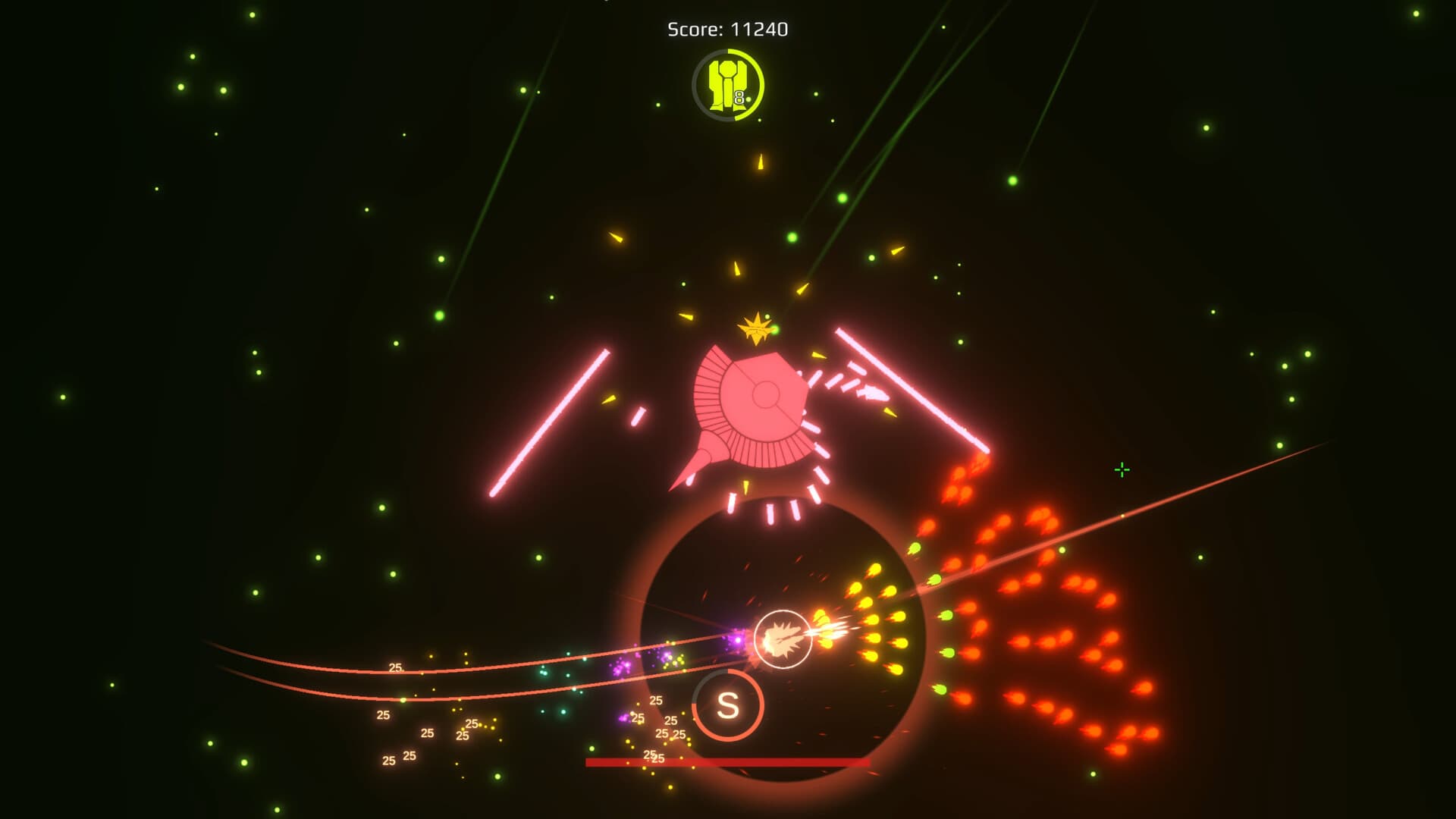Toggle the ammo count badge showing 8

click(x=739, y=97)
